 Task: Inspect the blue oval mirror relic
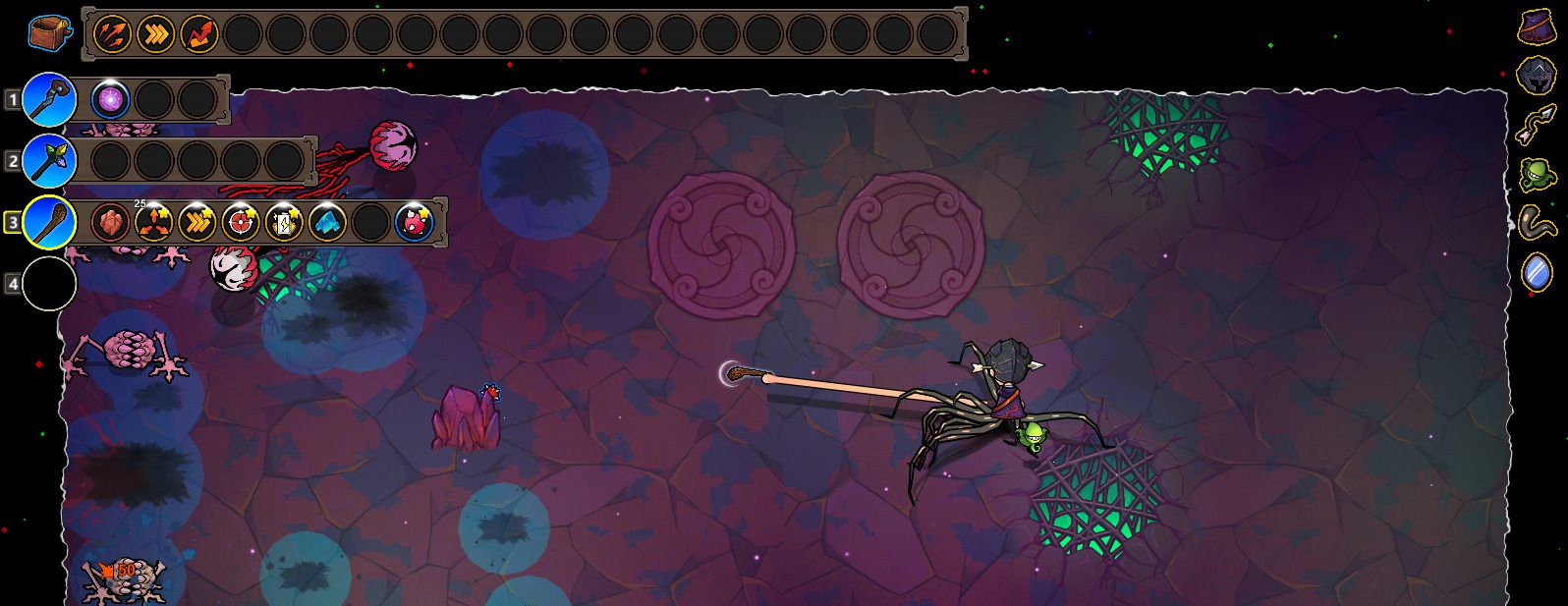click(1538, 271)
